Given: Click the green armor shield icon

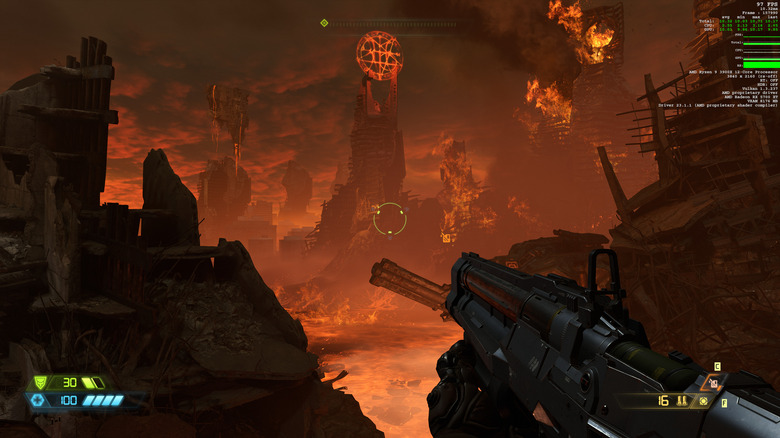Looking at the screenshot, I should tap(40, 382).
